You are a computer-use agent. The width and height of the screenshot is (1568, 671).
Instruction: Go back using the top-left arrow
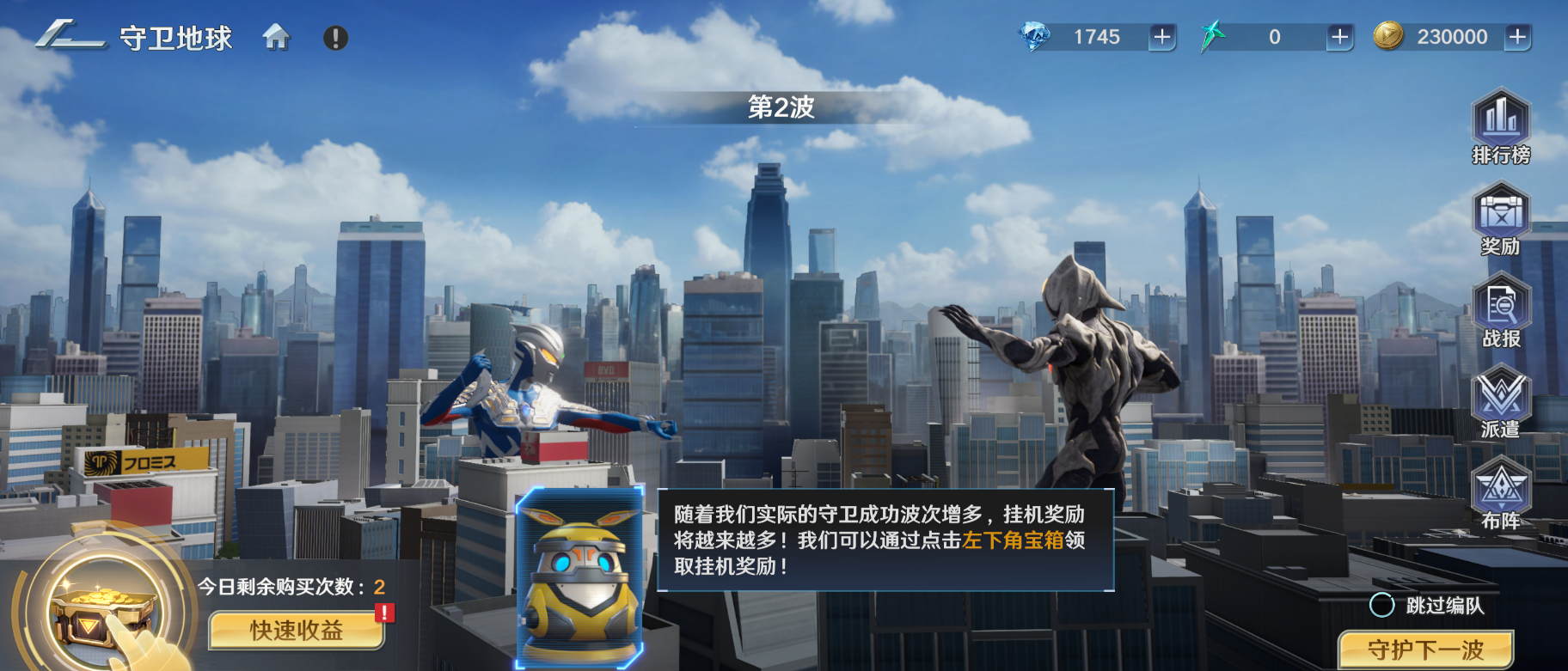coord(70,35)
